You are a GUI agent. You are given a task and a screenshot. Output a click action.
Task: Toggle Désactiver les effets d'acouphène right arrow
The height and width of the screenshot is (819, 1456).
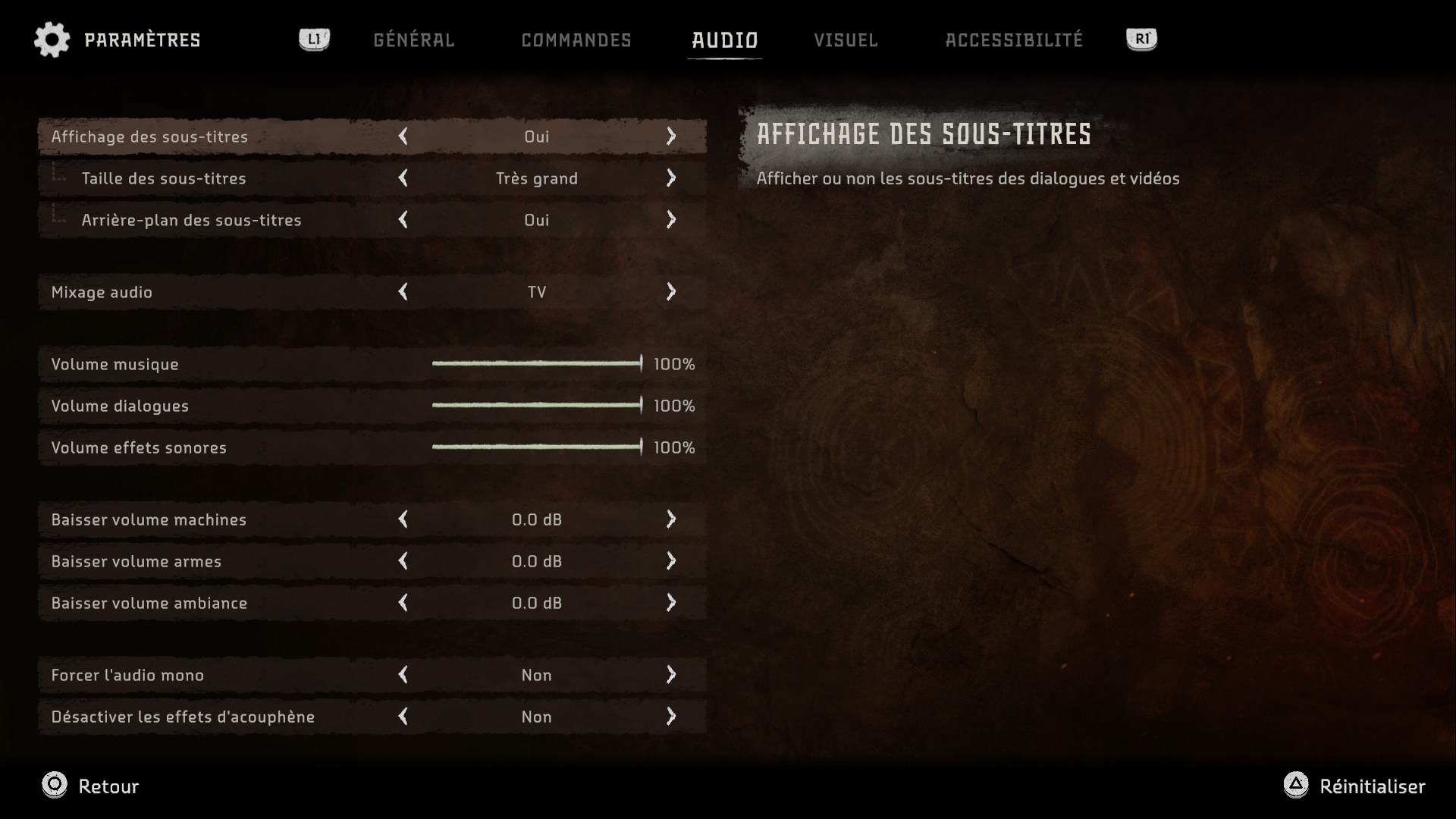pos(671,717)
